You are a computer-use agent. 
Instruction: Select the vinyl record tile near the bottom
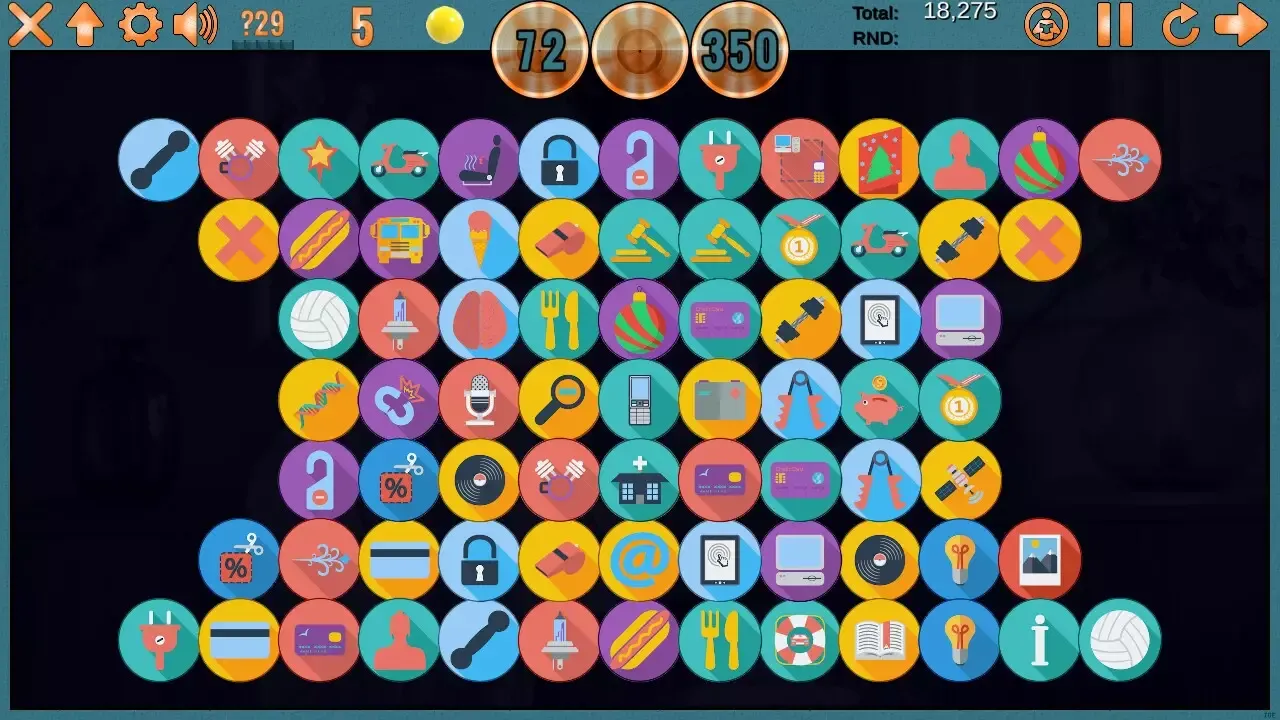coord(880,560)
